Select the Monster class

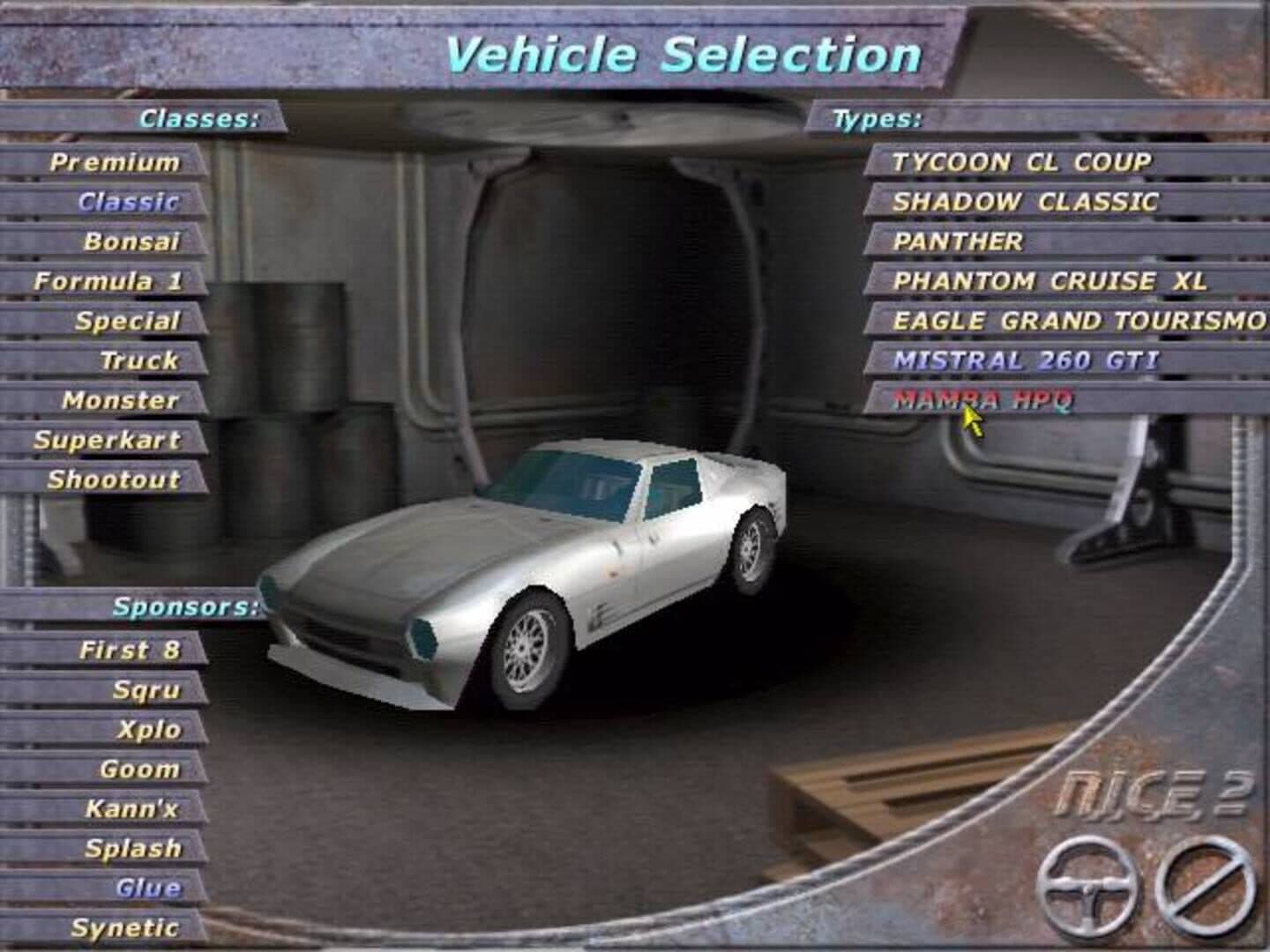121,400
